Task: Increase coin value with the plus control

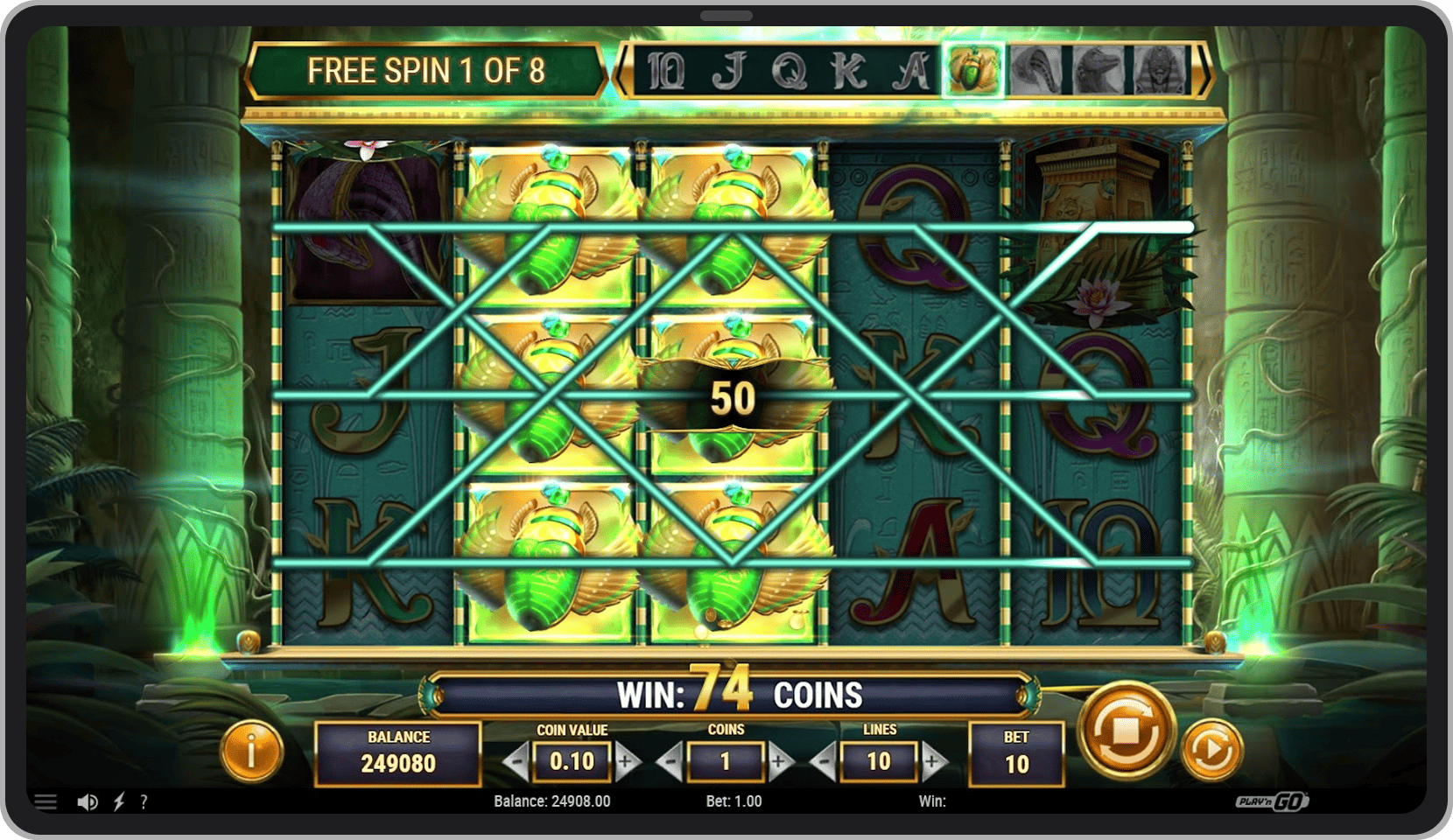Action: click(627, 760)
